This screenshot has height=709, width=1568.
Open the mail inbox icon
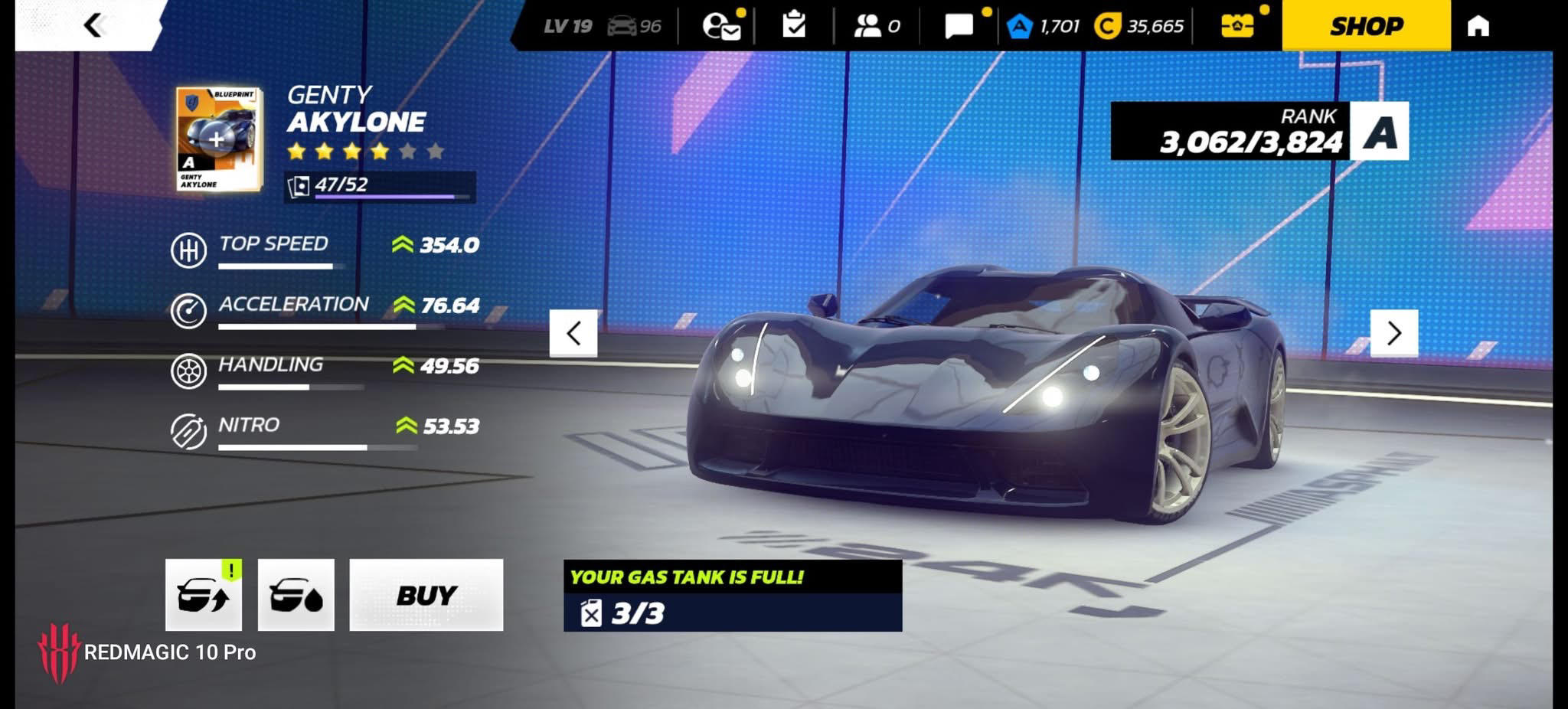tap(720, 26)
